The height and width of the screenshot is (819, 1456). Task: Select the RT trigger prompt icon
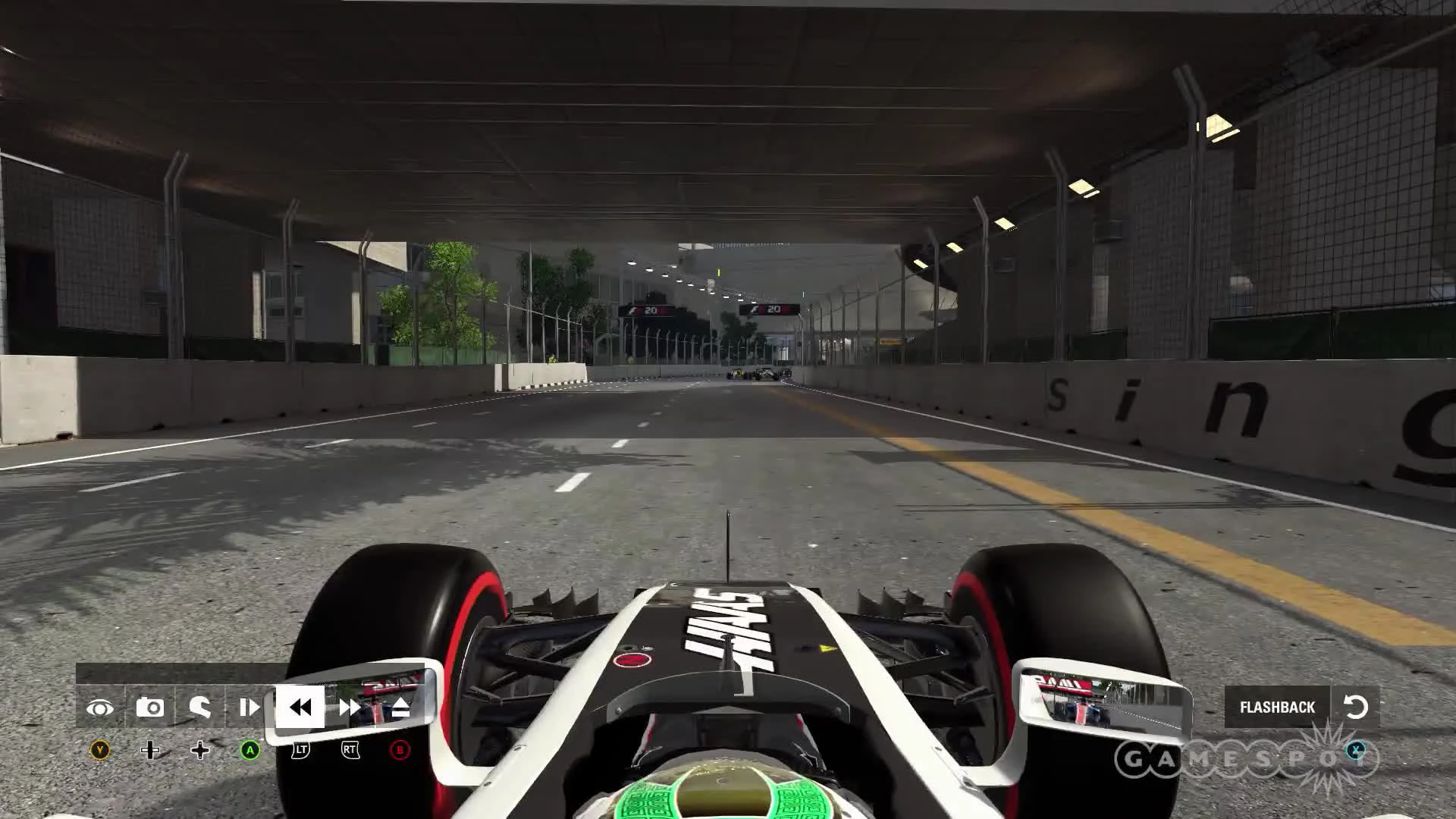(350, 751)
